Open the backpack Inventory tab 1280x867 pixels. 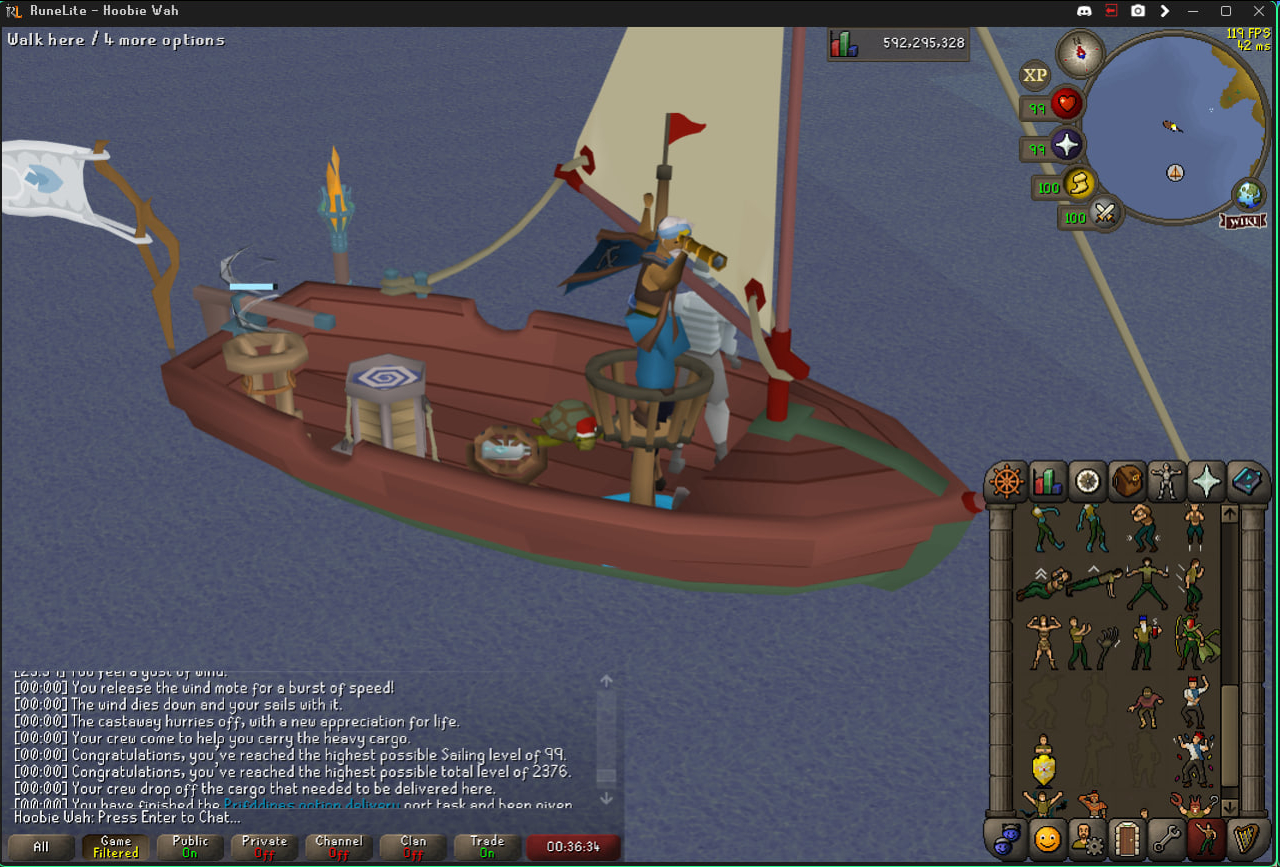tap(1127, 482)
